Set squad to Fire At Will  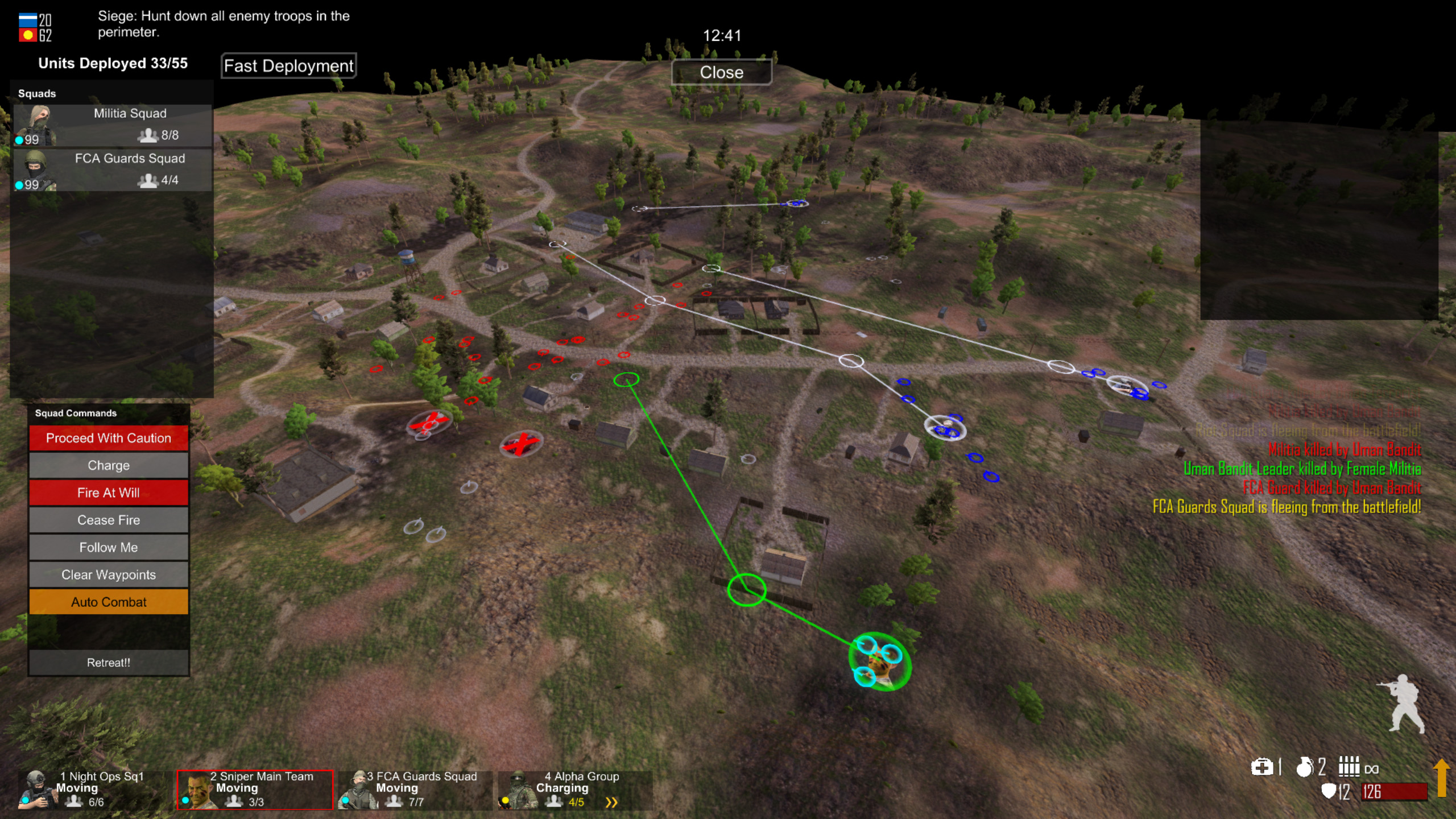pyautogui.click(x=109, y=493)
